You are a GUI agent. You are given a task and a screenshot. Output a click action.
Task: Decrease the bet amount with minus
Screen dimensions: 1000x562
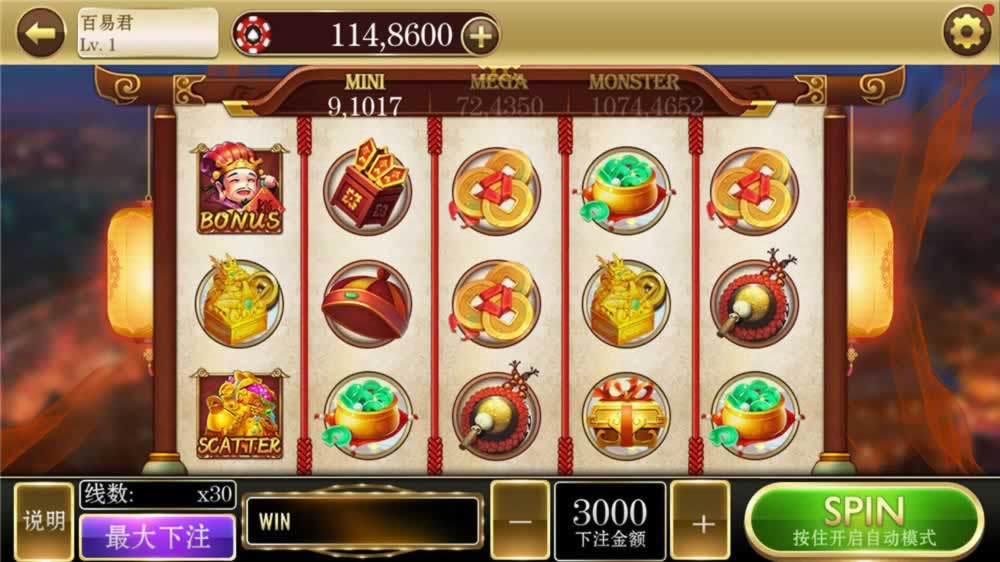tap(519, 521)
